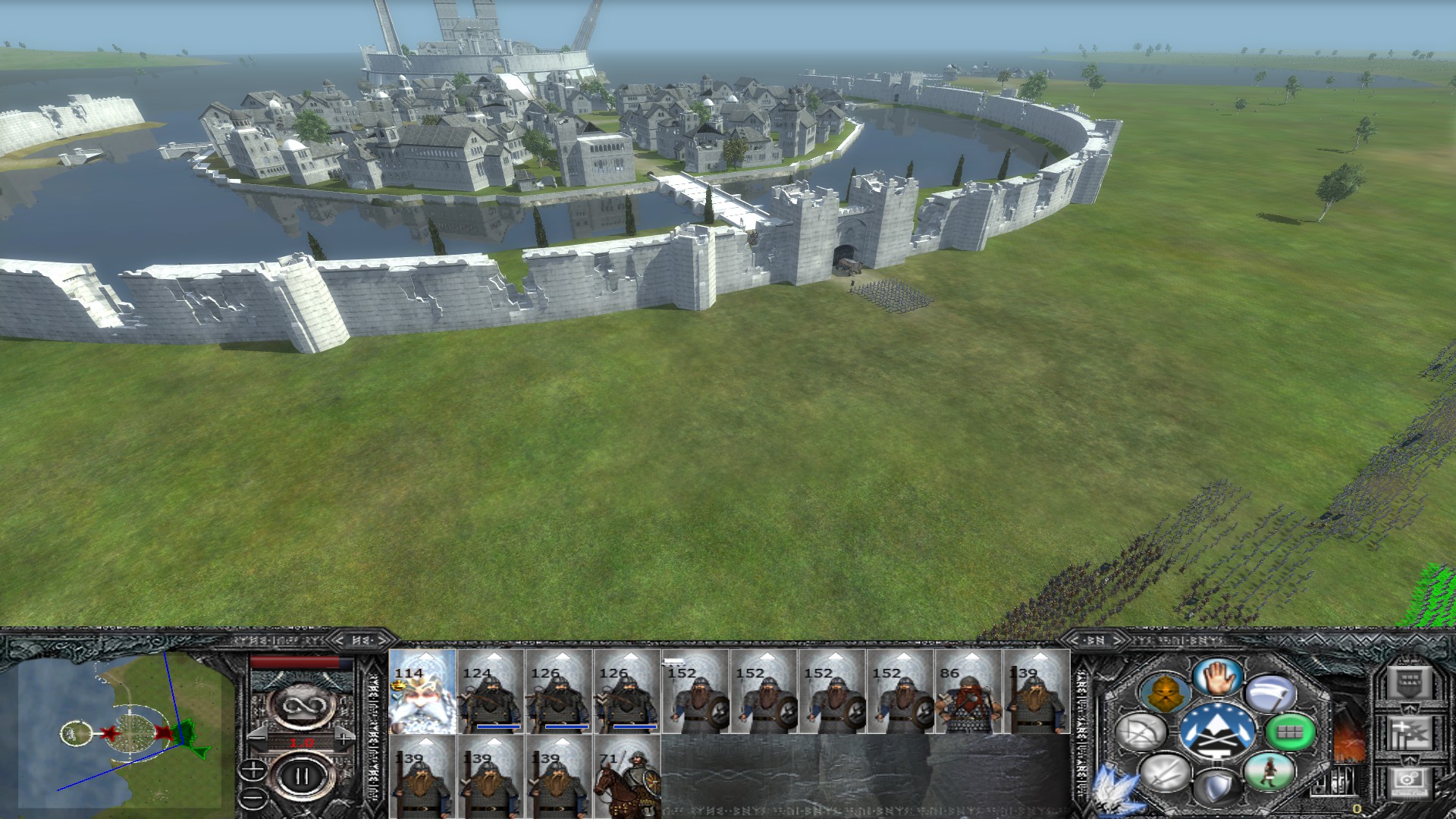This screenshot has height=819, width=1456.
Task: Select the mounted cavalry unit with 71 soldiers
Action: tap(627, 776)
